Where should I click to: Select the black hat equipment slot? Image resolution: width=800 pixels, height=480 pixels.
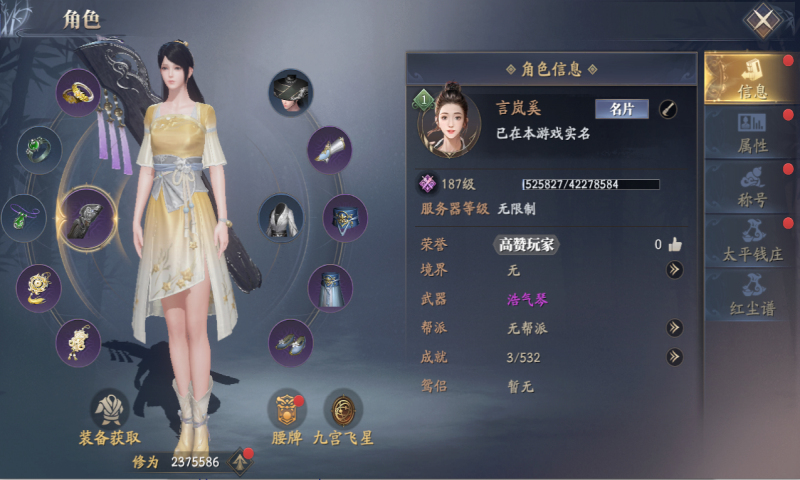pyautogui.click(x=290, y=92)
